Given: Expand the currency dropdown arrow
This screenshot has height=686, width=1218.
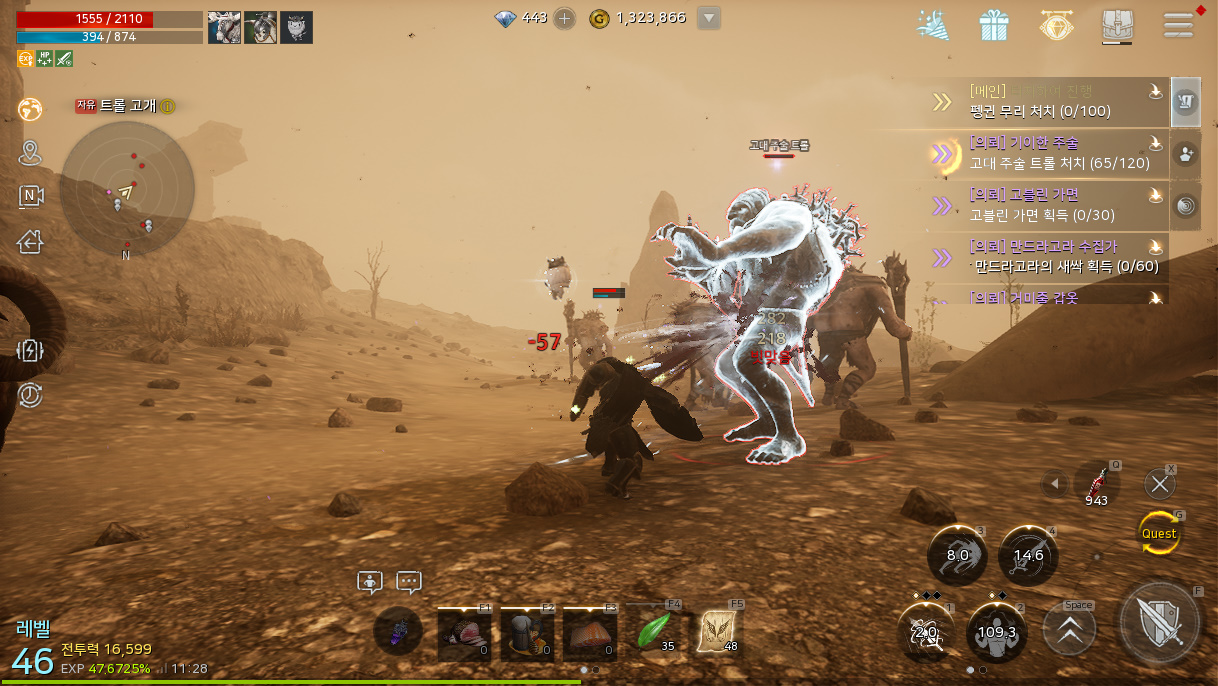Looking at the screenshot, I should [709, 18].
